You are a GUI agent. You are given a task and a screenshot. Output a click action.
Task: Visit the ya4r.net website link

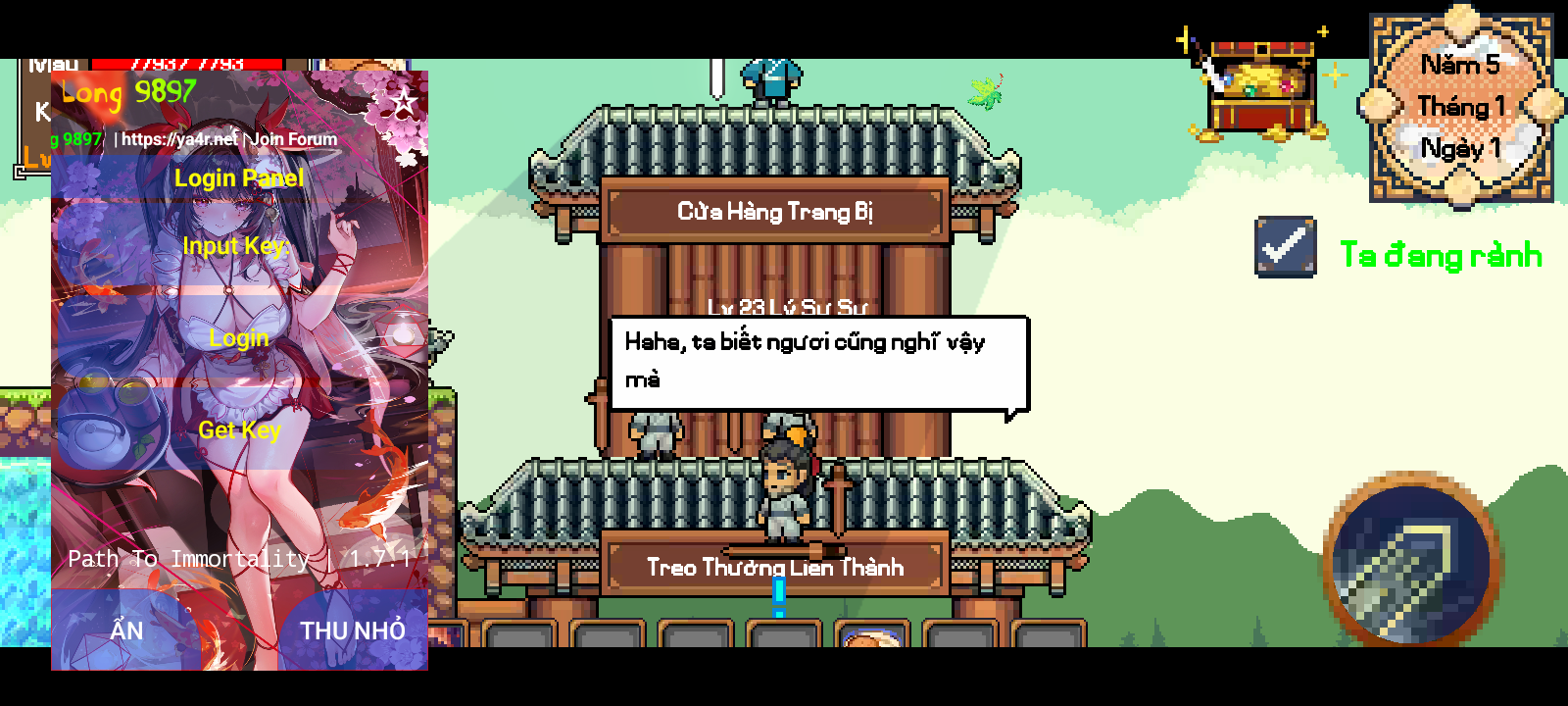[x=179, y=139]
